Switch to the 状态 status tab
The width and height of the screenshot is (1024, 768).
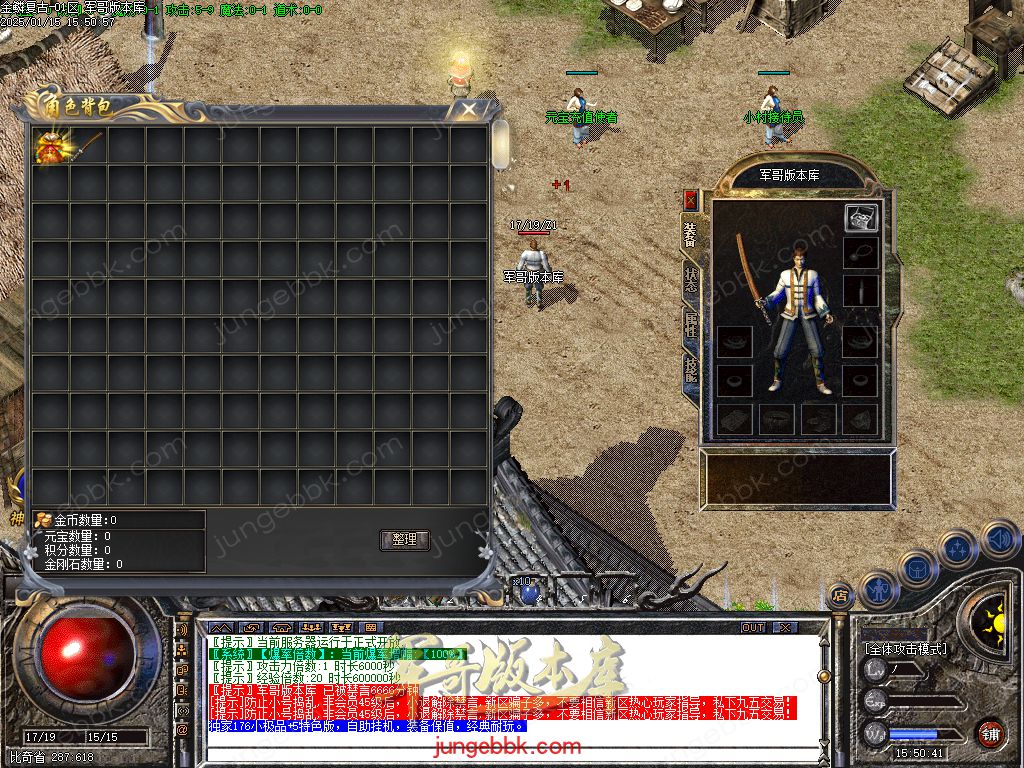[690, 281]
